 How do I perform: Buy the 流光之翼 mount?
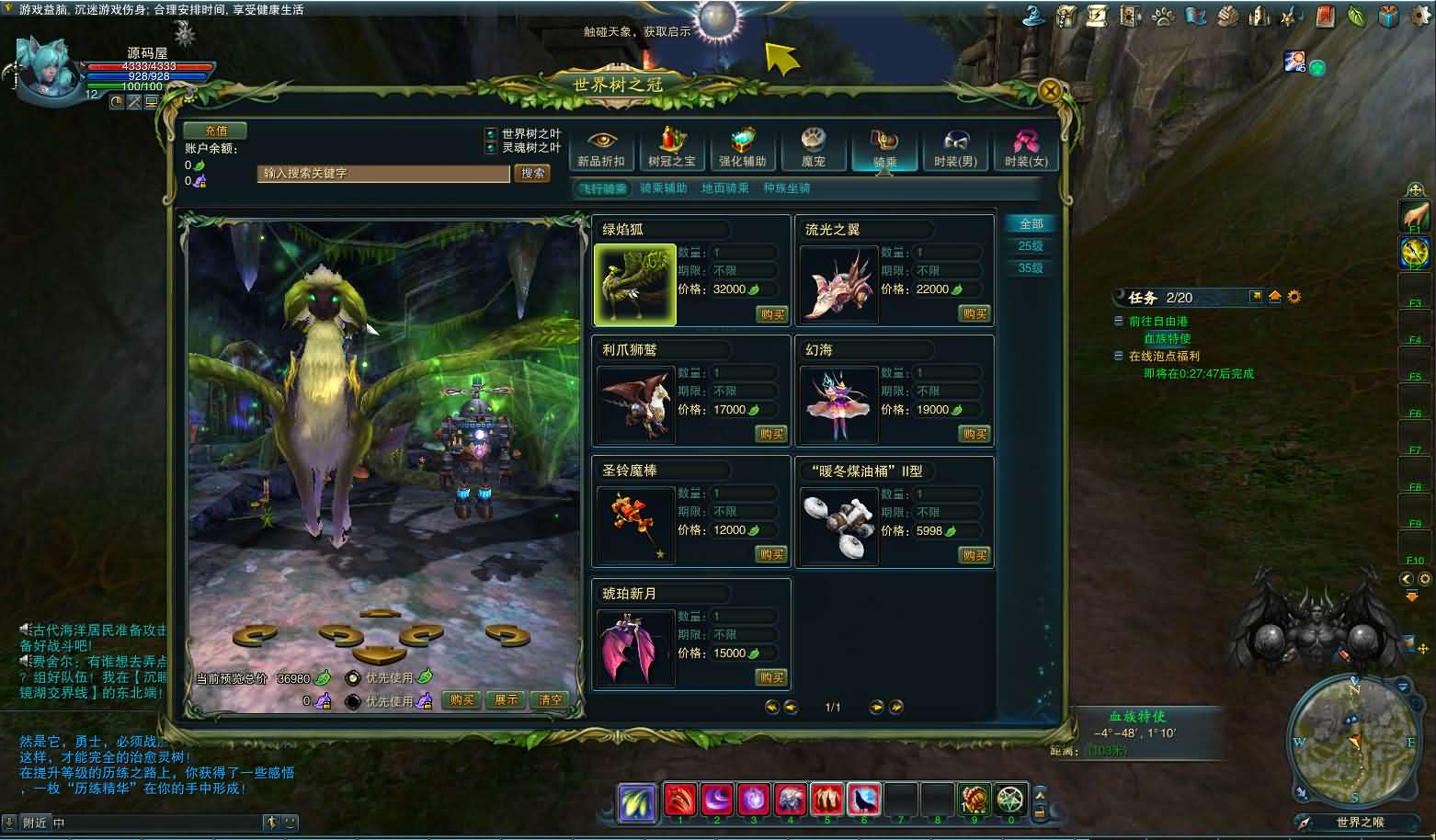(x=974, y=314)
